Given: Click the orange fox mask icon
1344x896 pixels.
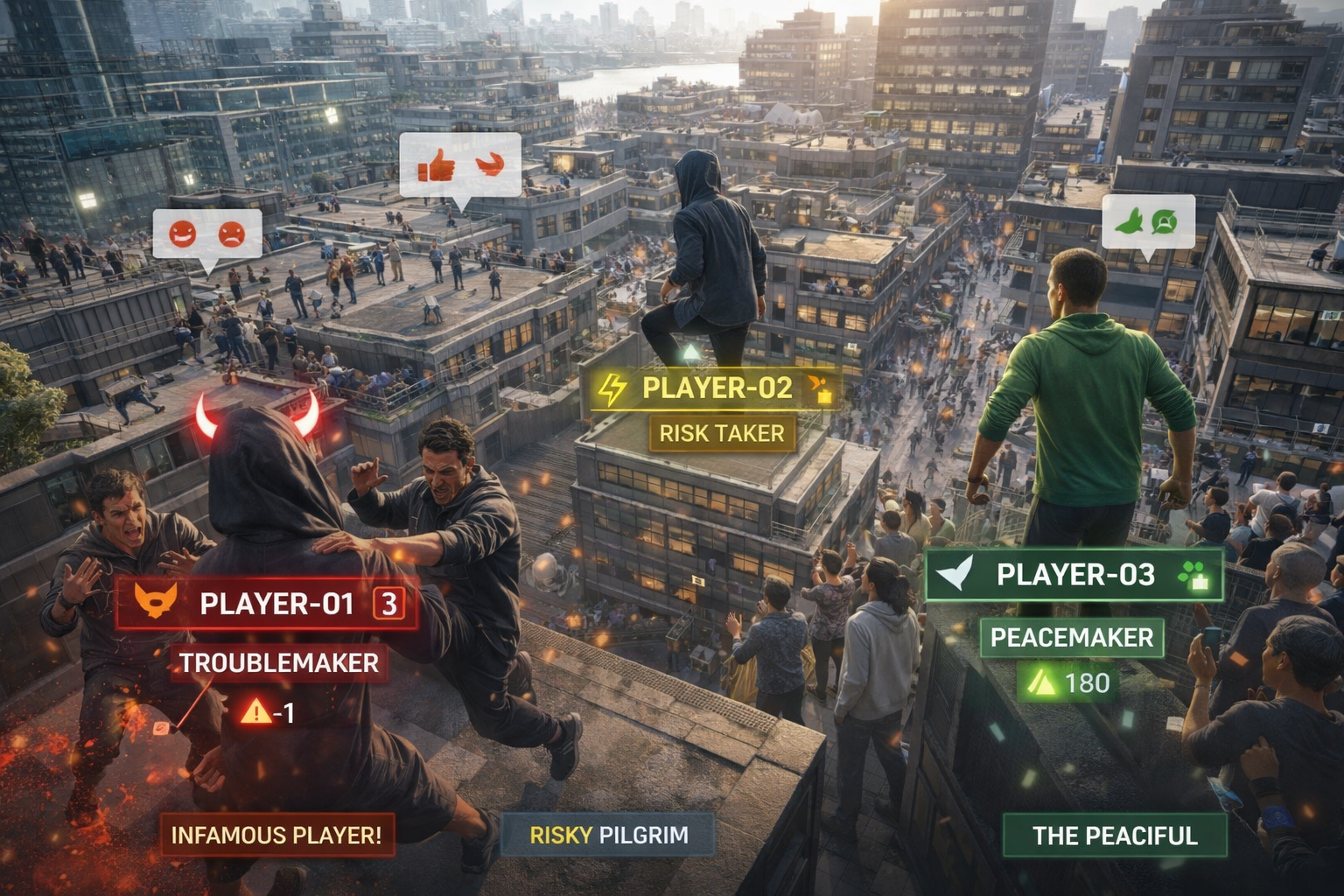Looking at the screenshot, I should click(156, 601).
